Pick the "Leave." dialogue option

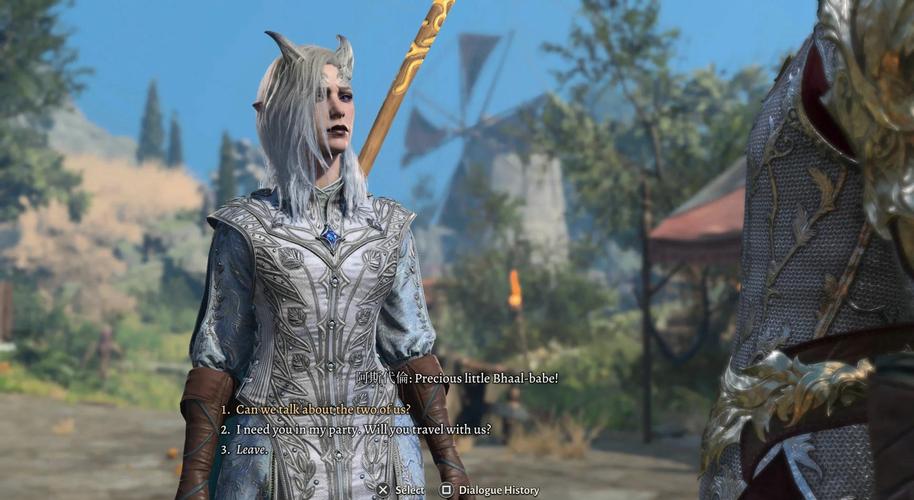(251, 450)
